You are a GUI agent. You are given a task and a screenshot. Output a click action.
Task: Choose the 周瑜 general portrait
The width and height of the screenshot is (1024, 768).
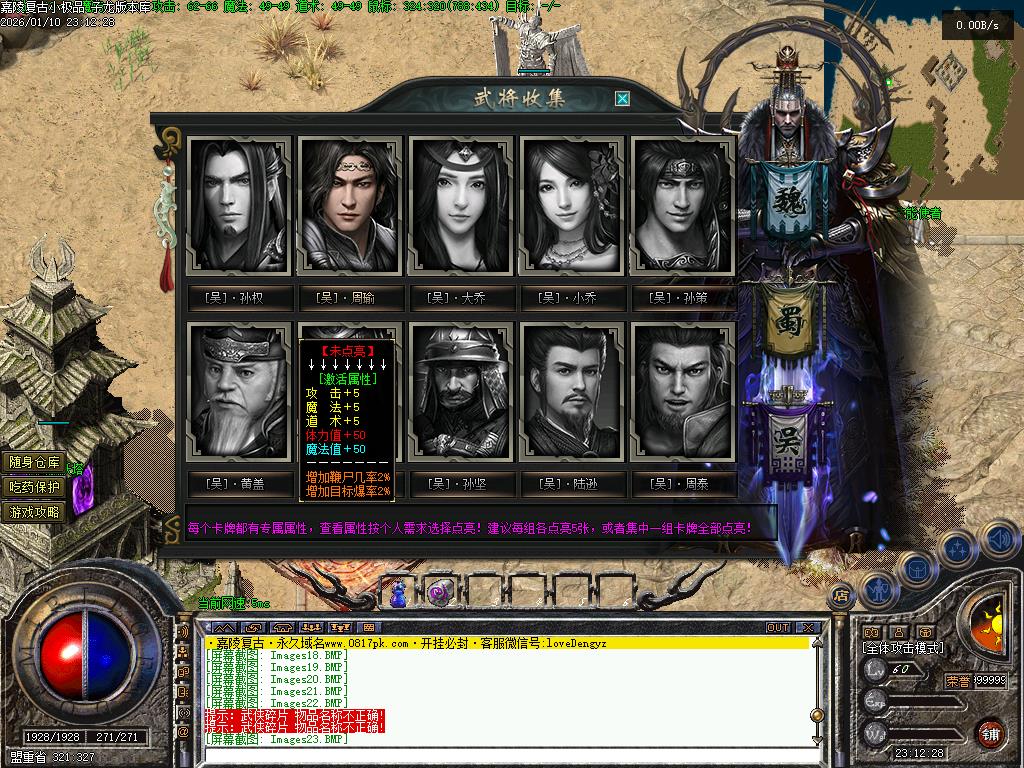[350, 206]
